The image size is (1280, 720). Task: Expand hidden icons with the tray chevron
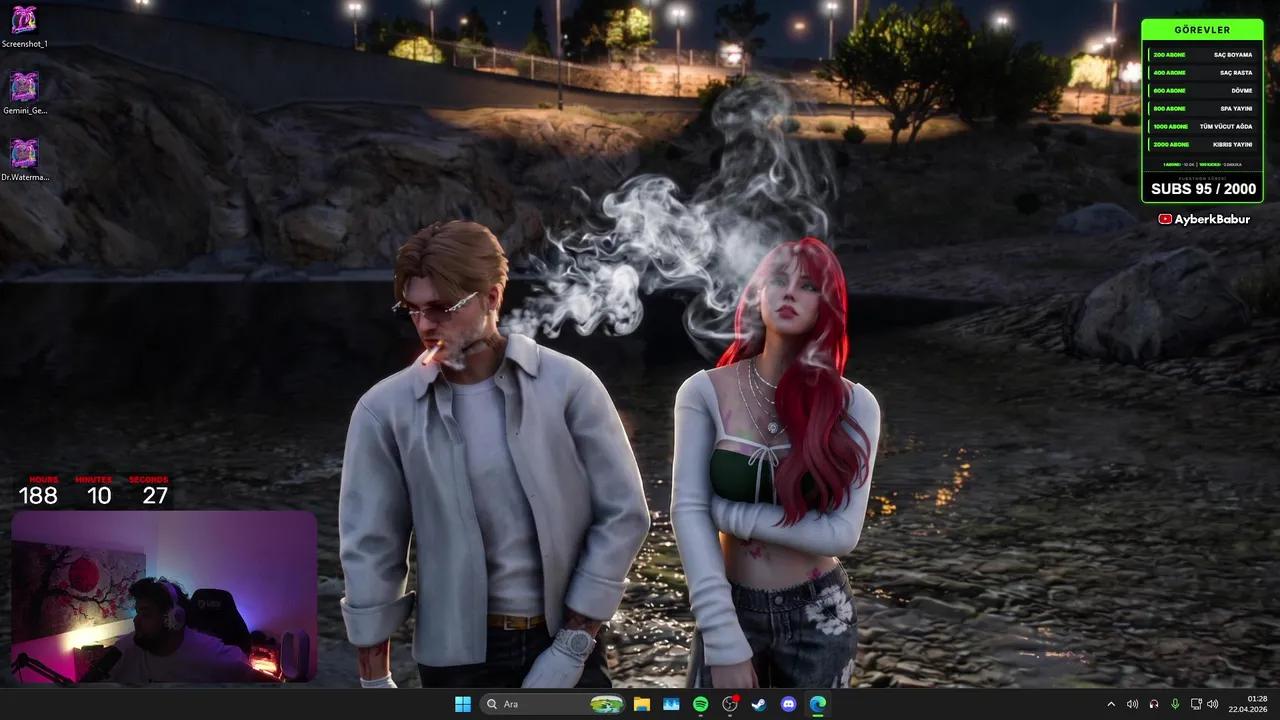coord(1111,704)
